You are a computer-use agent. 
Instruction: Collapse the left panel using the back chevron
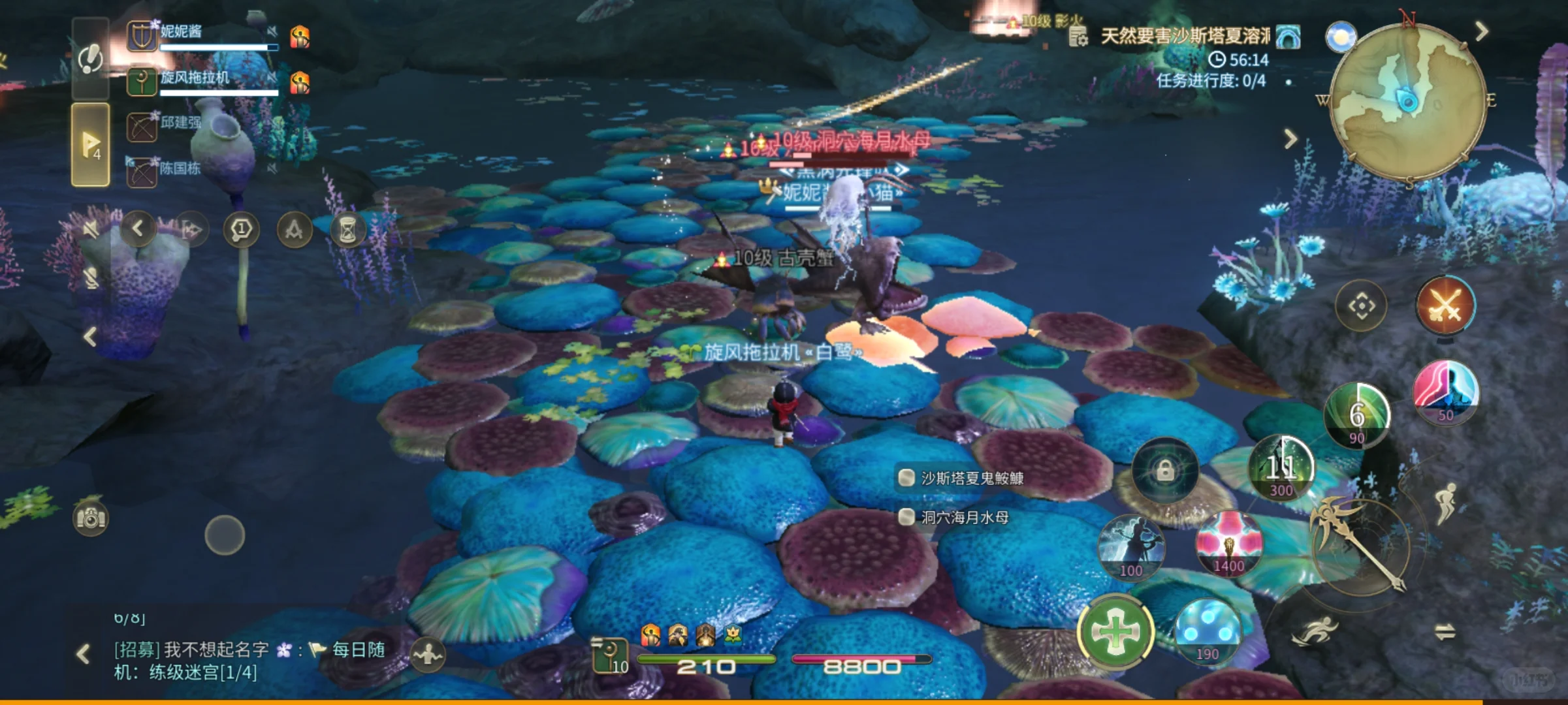137,228
